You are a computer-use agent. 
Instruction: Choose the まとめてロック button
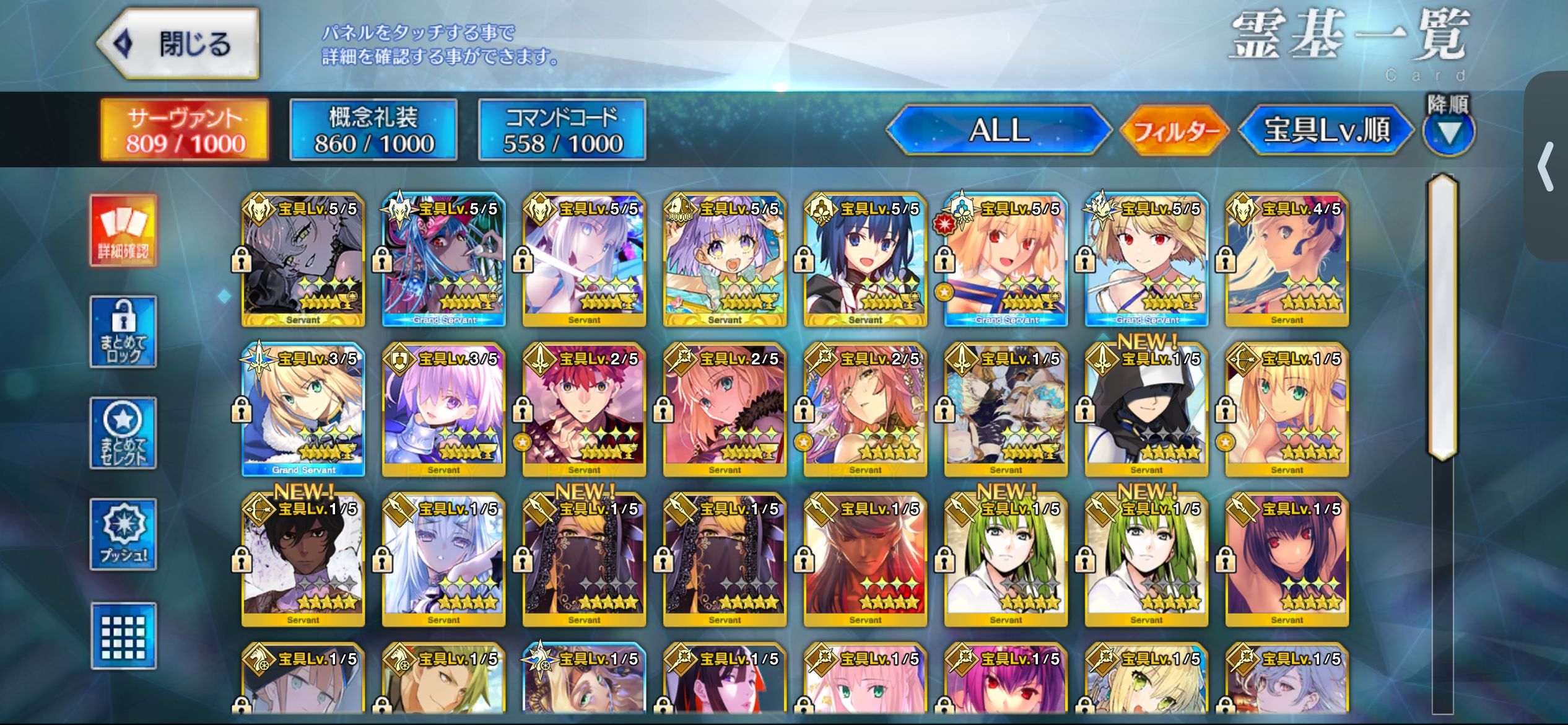pyautogui.click(x=123, y=332)
